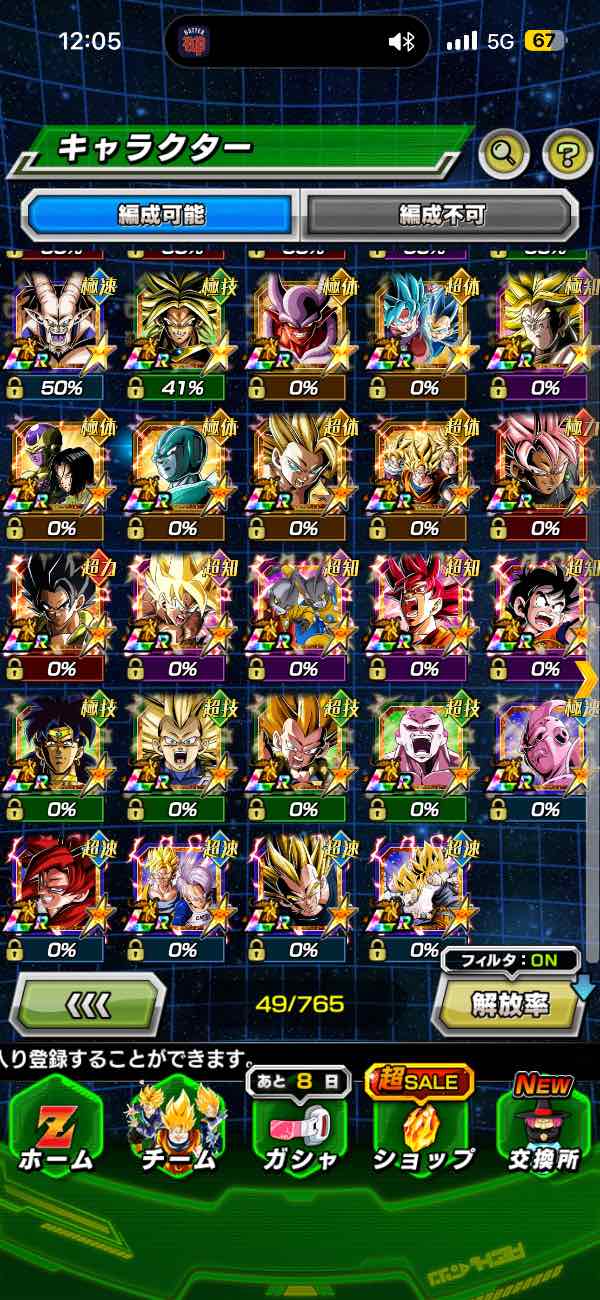Click the yellow arrow on the right edge
The image size is (600, 1300).
coord(587,678)
